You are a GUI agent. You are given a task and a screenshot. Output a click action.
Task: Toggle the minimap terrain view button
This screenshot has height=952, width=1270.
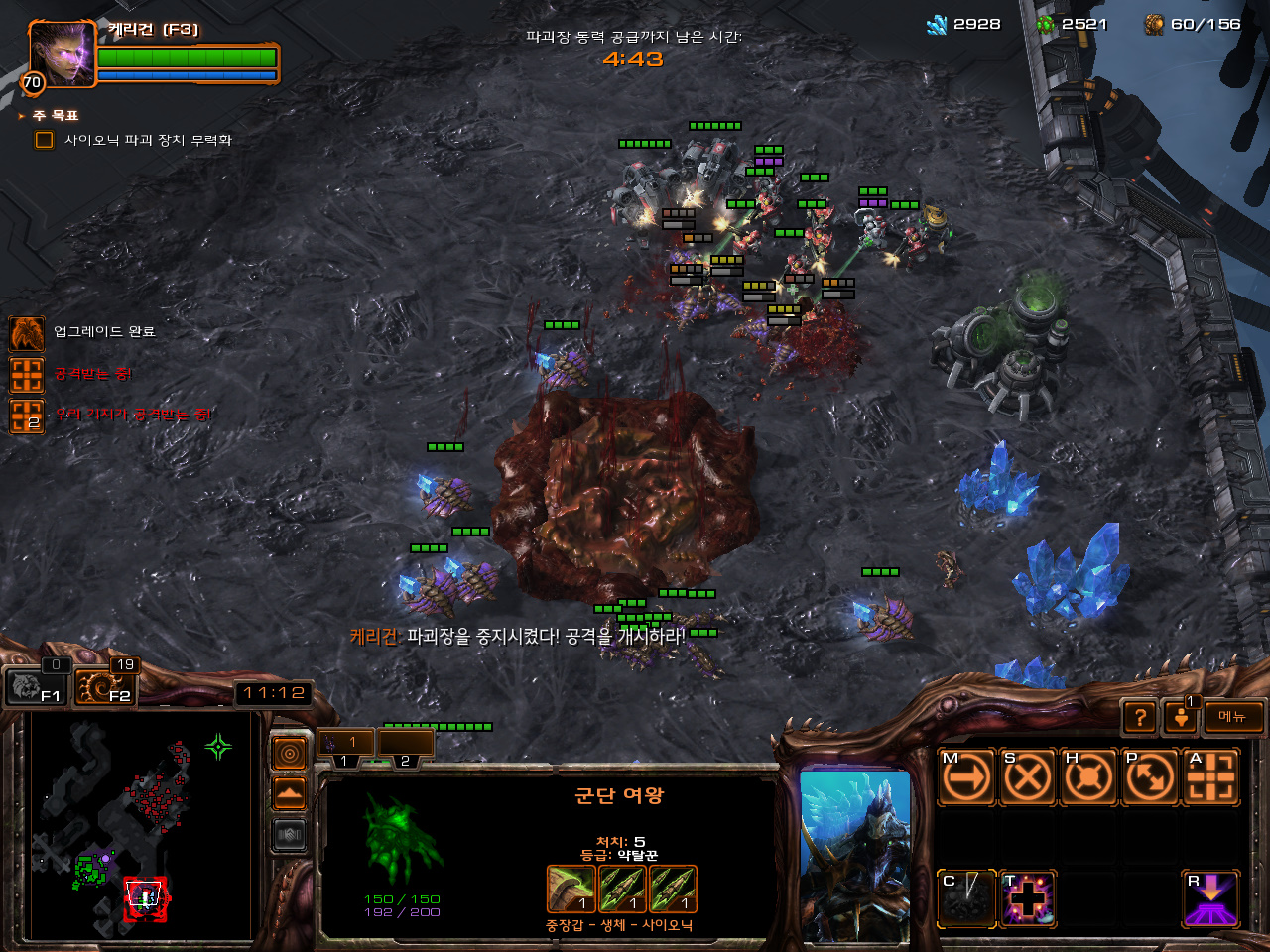click(x=289, y=794)
